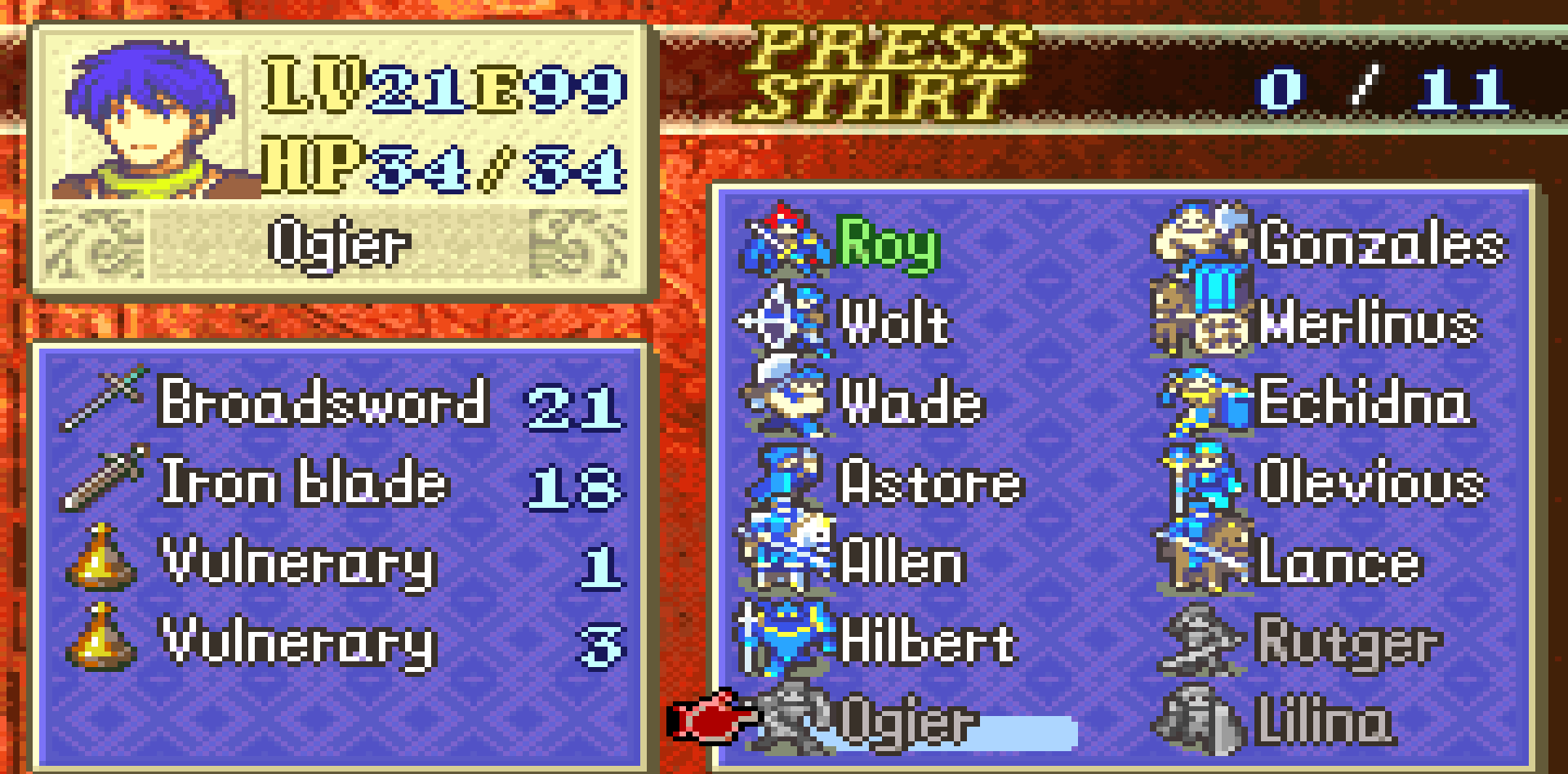Select Gonzales from the roster

(1380, 242)
